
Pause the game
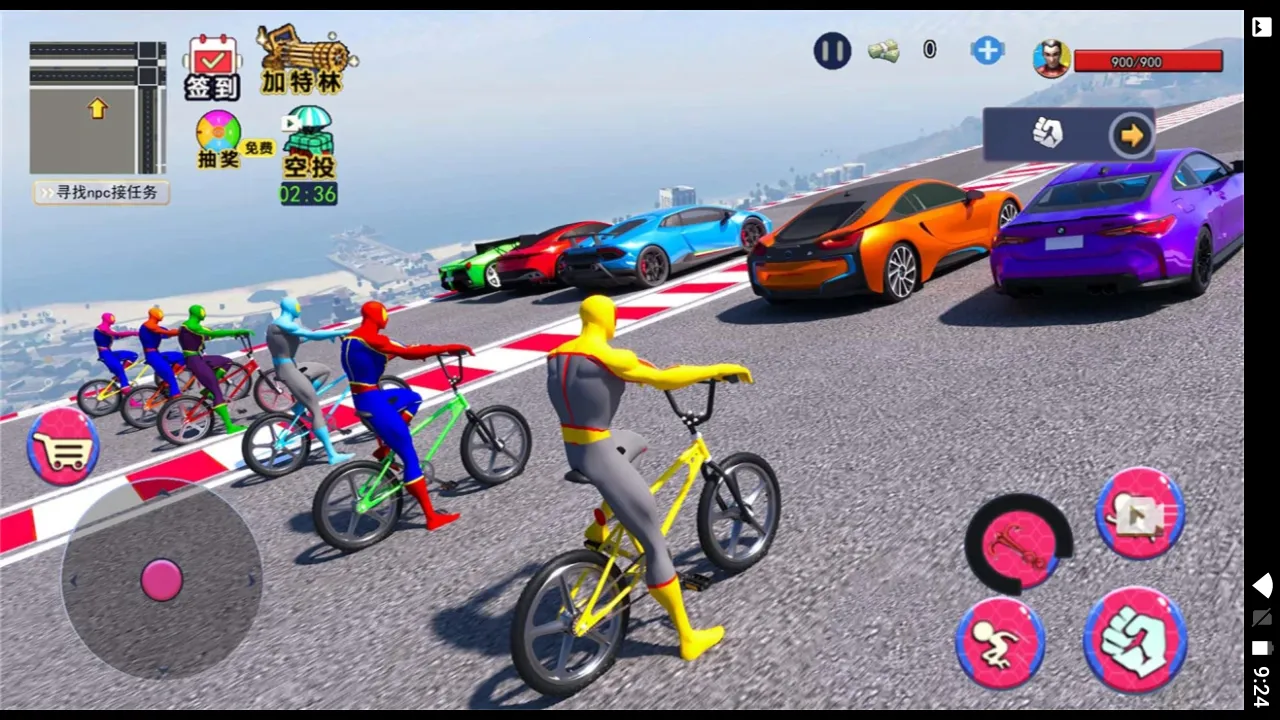point(832,51)
